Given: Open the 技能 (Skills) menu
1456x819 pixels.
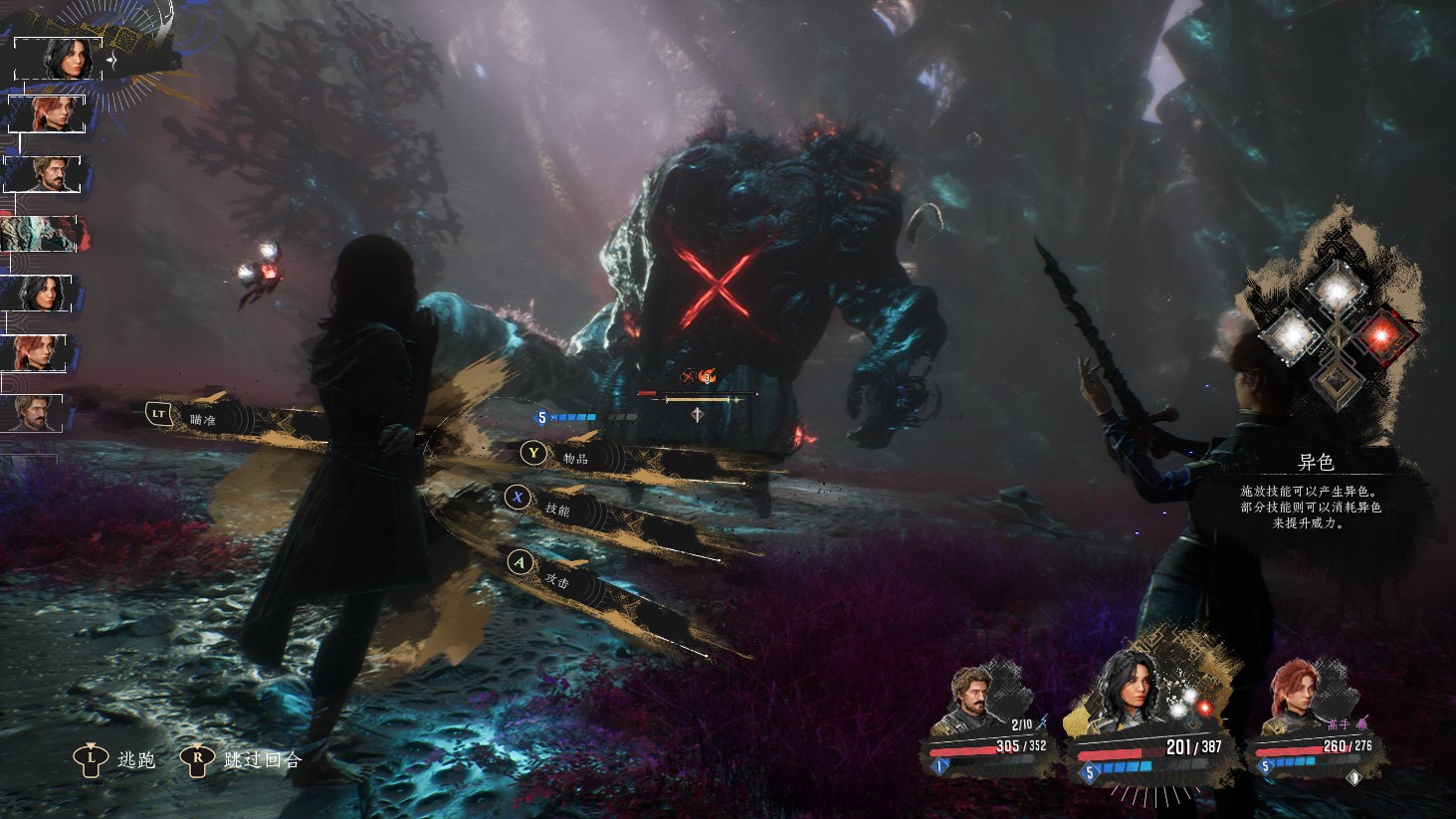Looking at the screenshot, I should pos(557,509).
